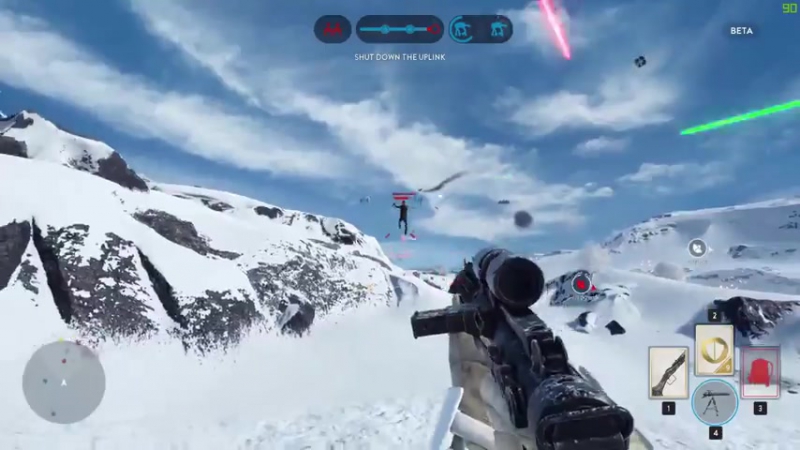Click the BETA badge

(x=741, y=31)
